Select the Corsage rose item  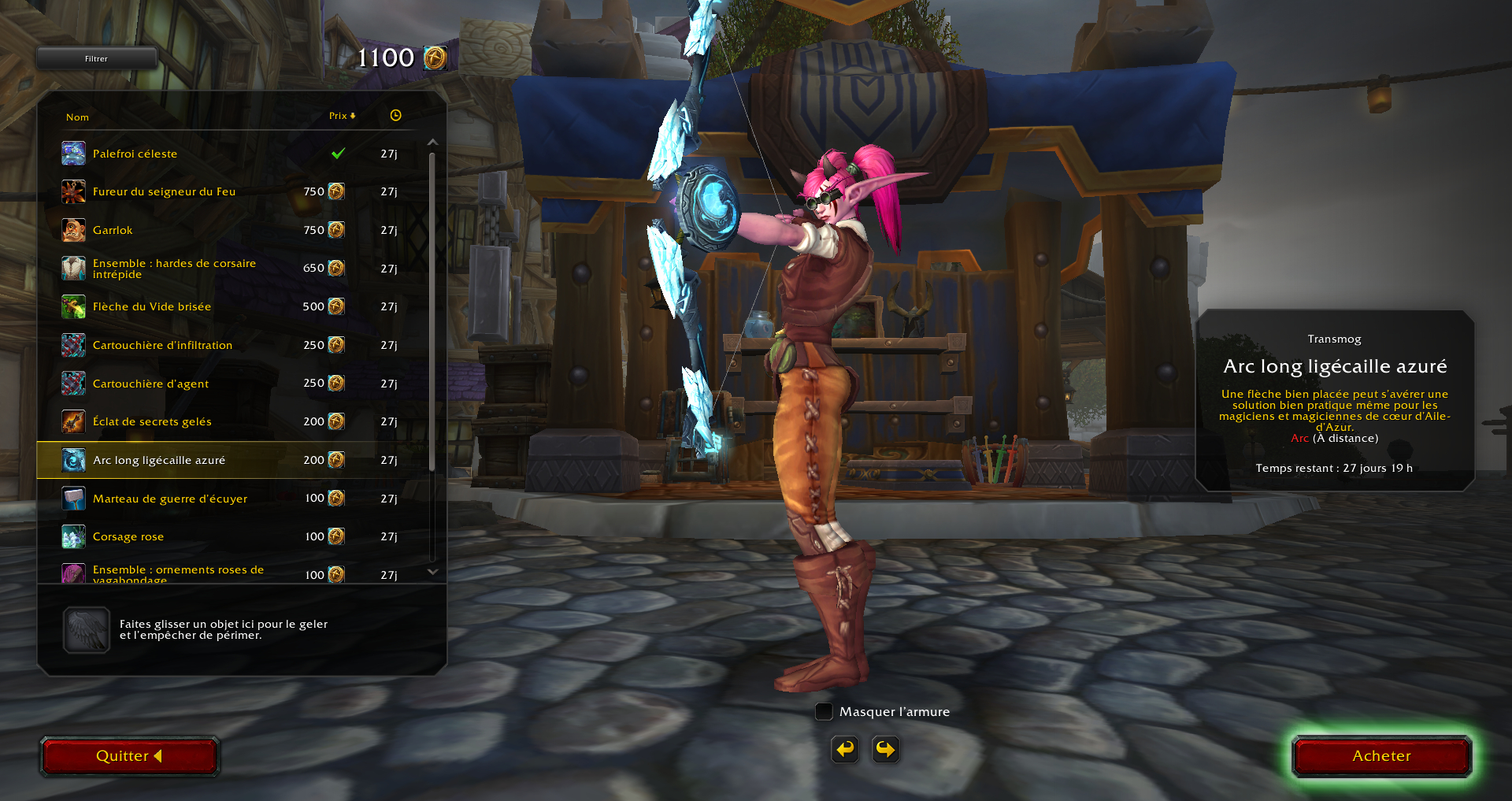128,536
